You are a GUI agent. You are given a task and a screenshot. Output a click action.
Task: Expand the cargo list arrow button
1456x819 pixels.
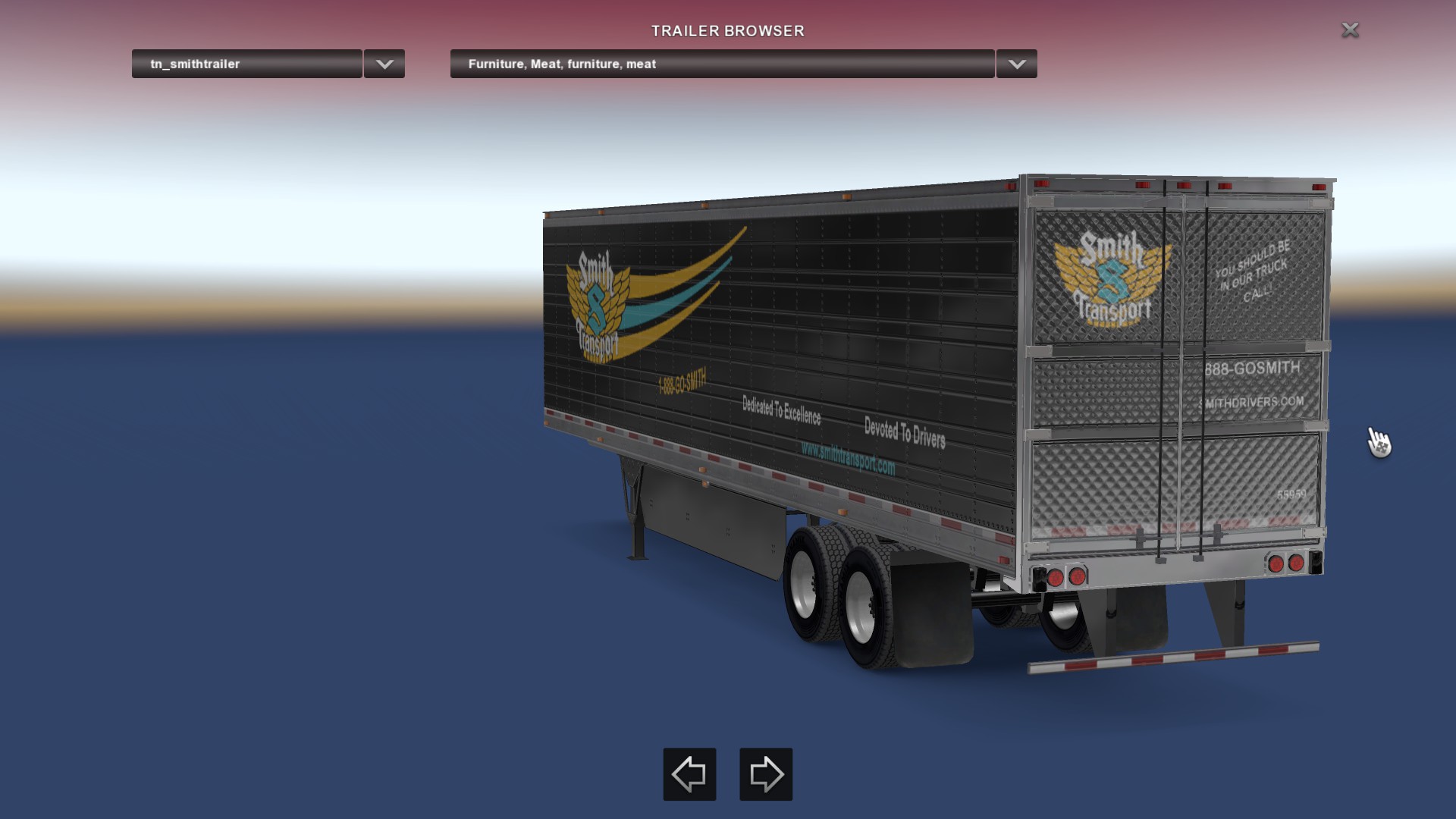pos(1017,64)
